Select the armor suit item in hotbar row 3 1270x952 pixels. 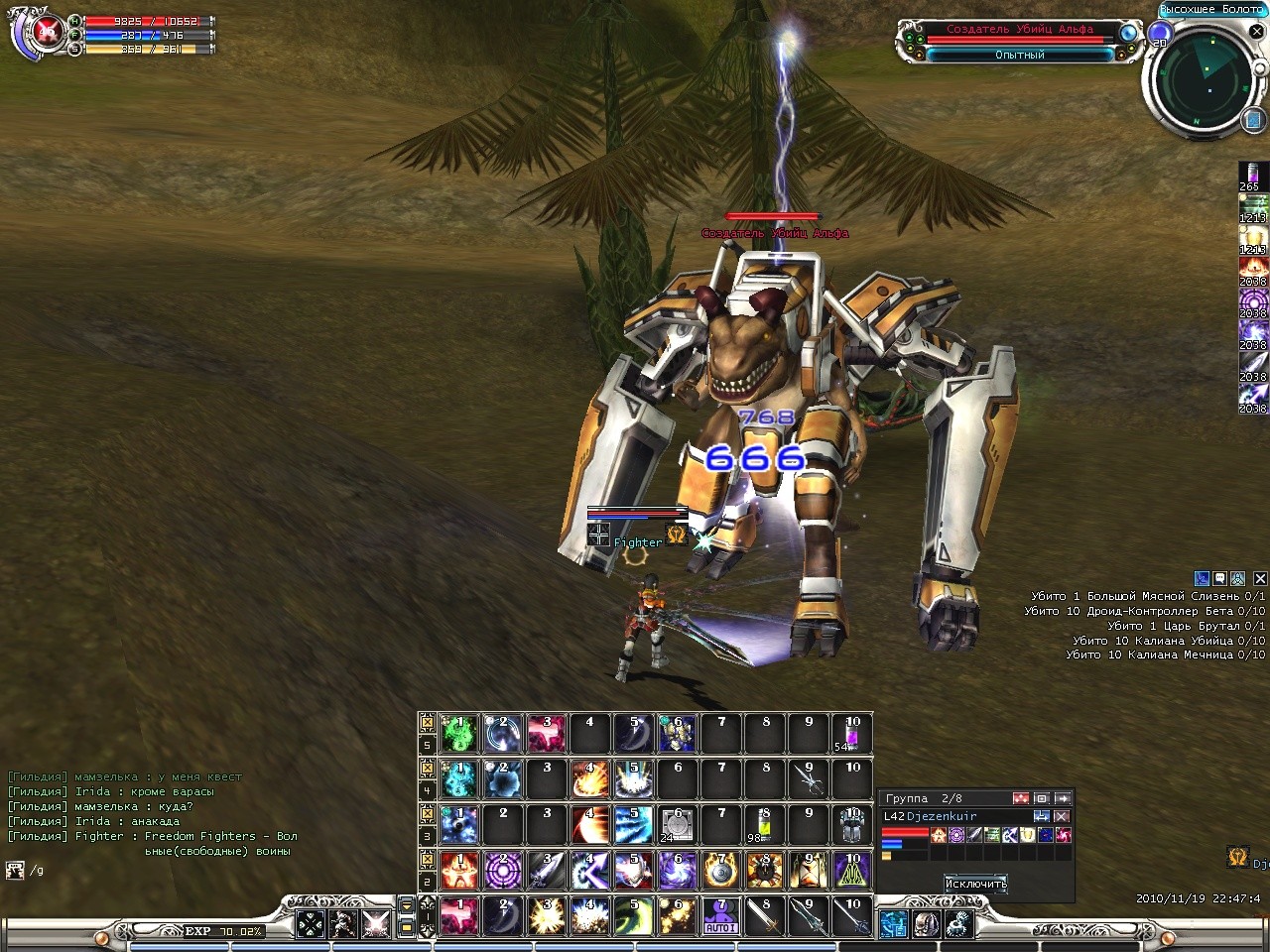[852, 825]
